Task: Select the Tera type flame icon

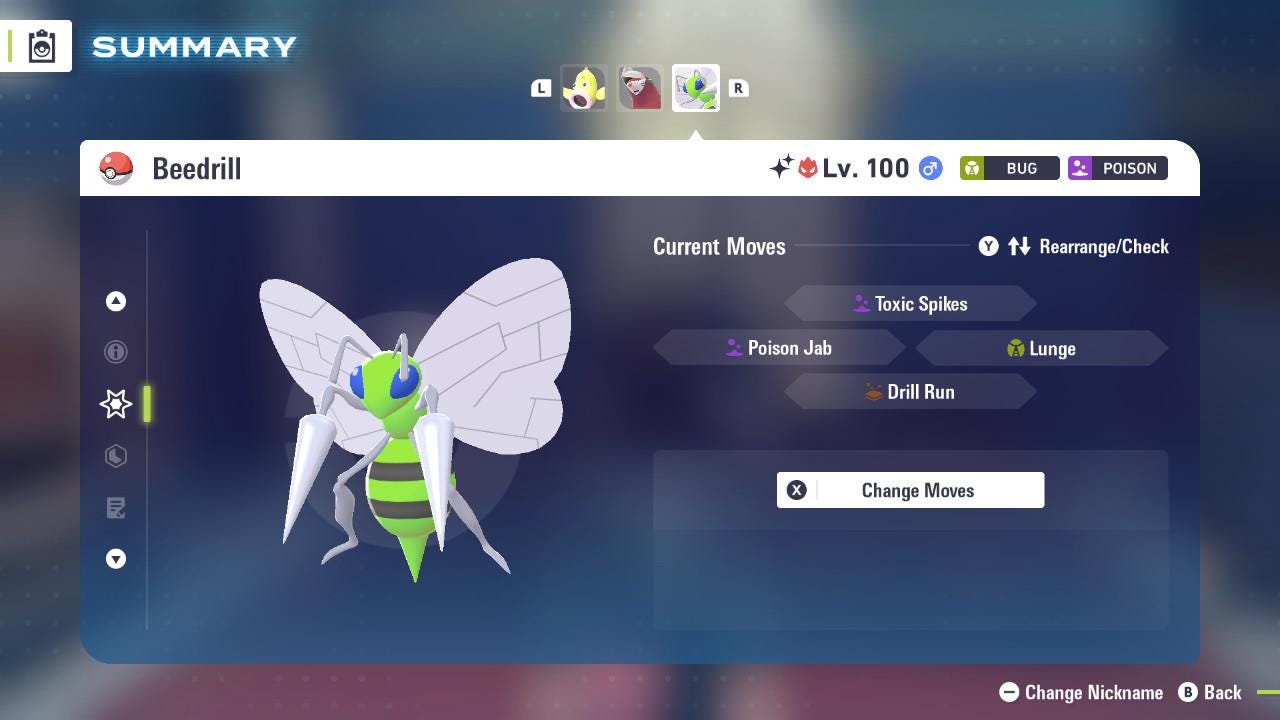Action: click(x=811, y=168)
